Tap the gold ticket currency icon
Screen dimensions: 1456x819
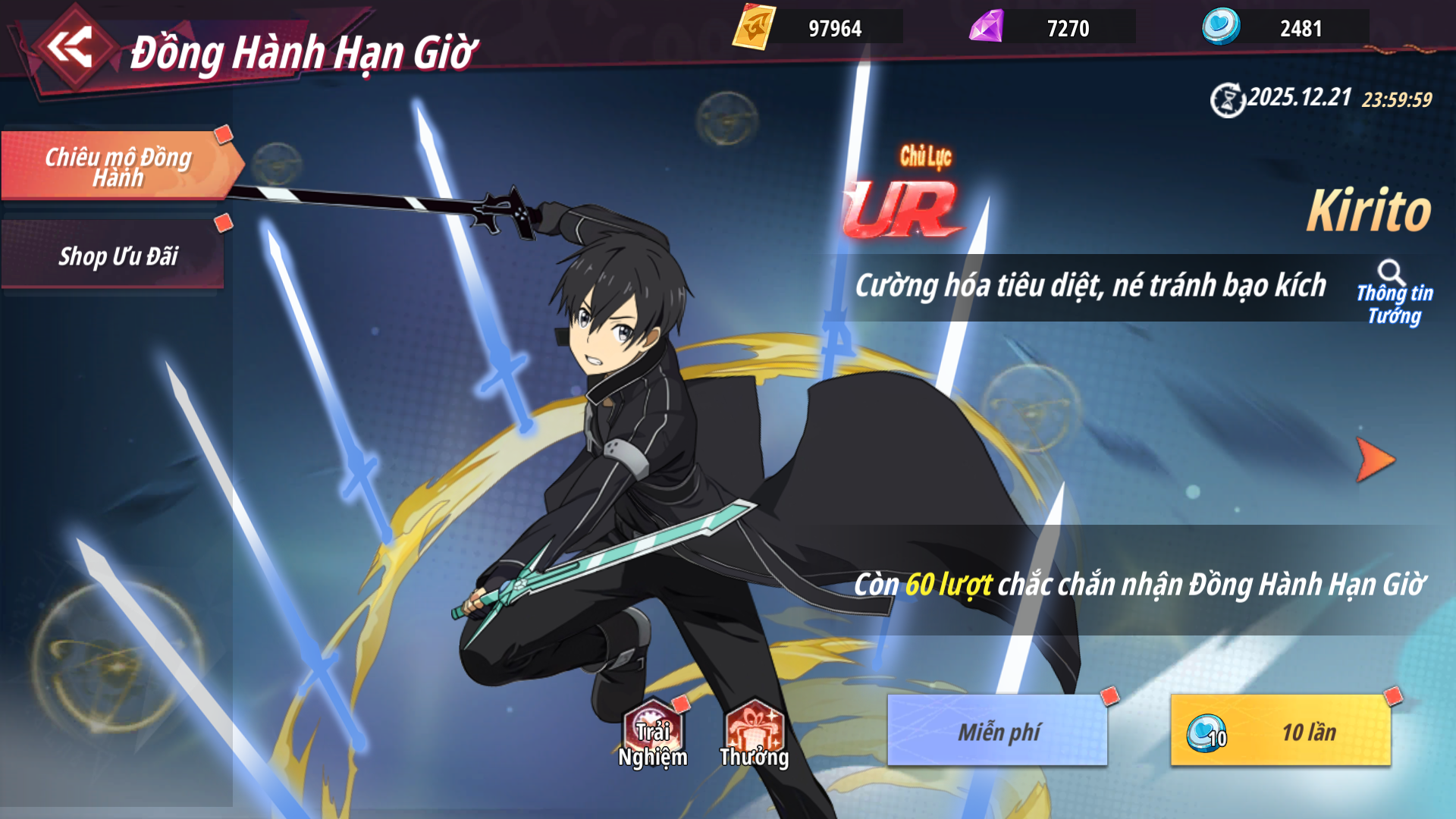[754, 28]
